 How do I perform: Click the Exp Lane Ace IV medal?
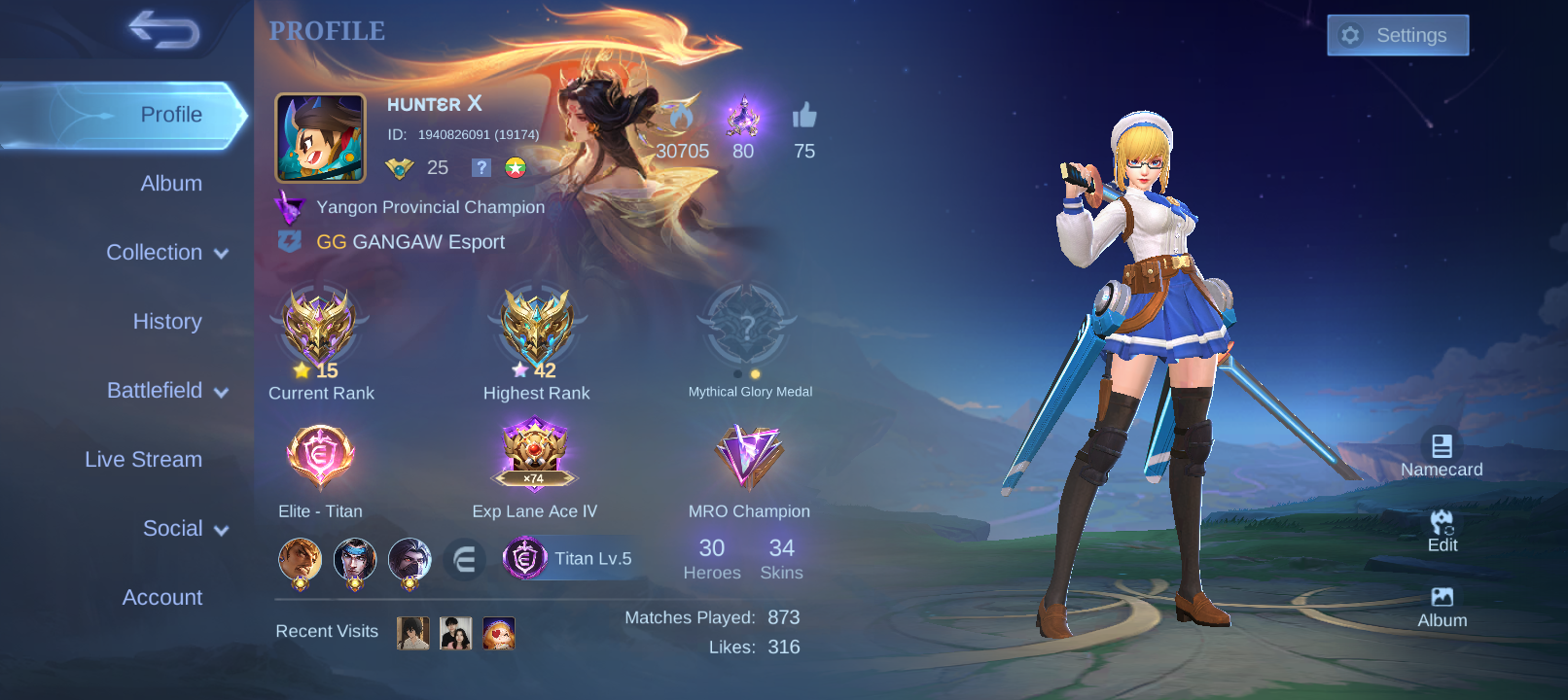tap(534, 452)
